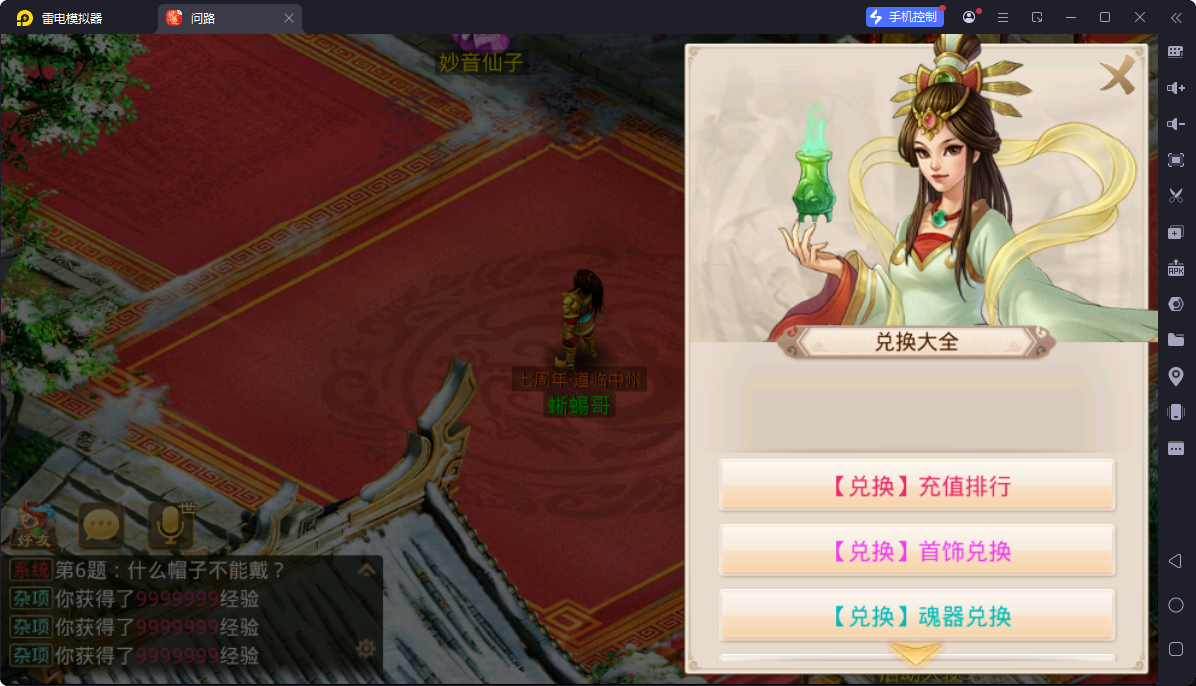Expand the chat log with the up arrow
This screenshot has height=686, width=1196.
[366, 571]
